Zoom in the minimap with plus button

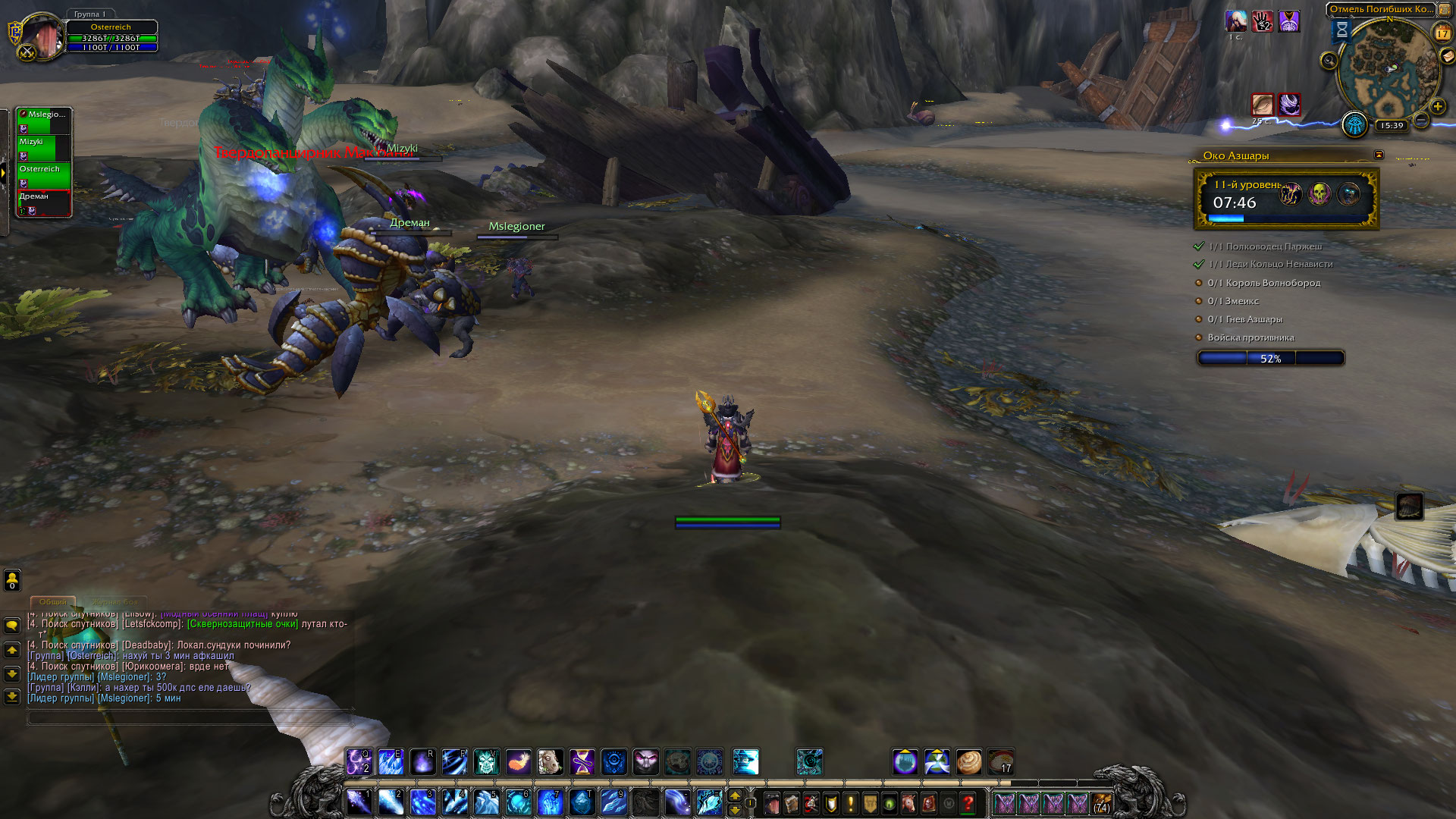coord(1437,107)
